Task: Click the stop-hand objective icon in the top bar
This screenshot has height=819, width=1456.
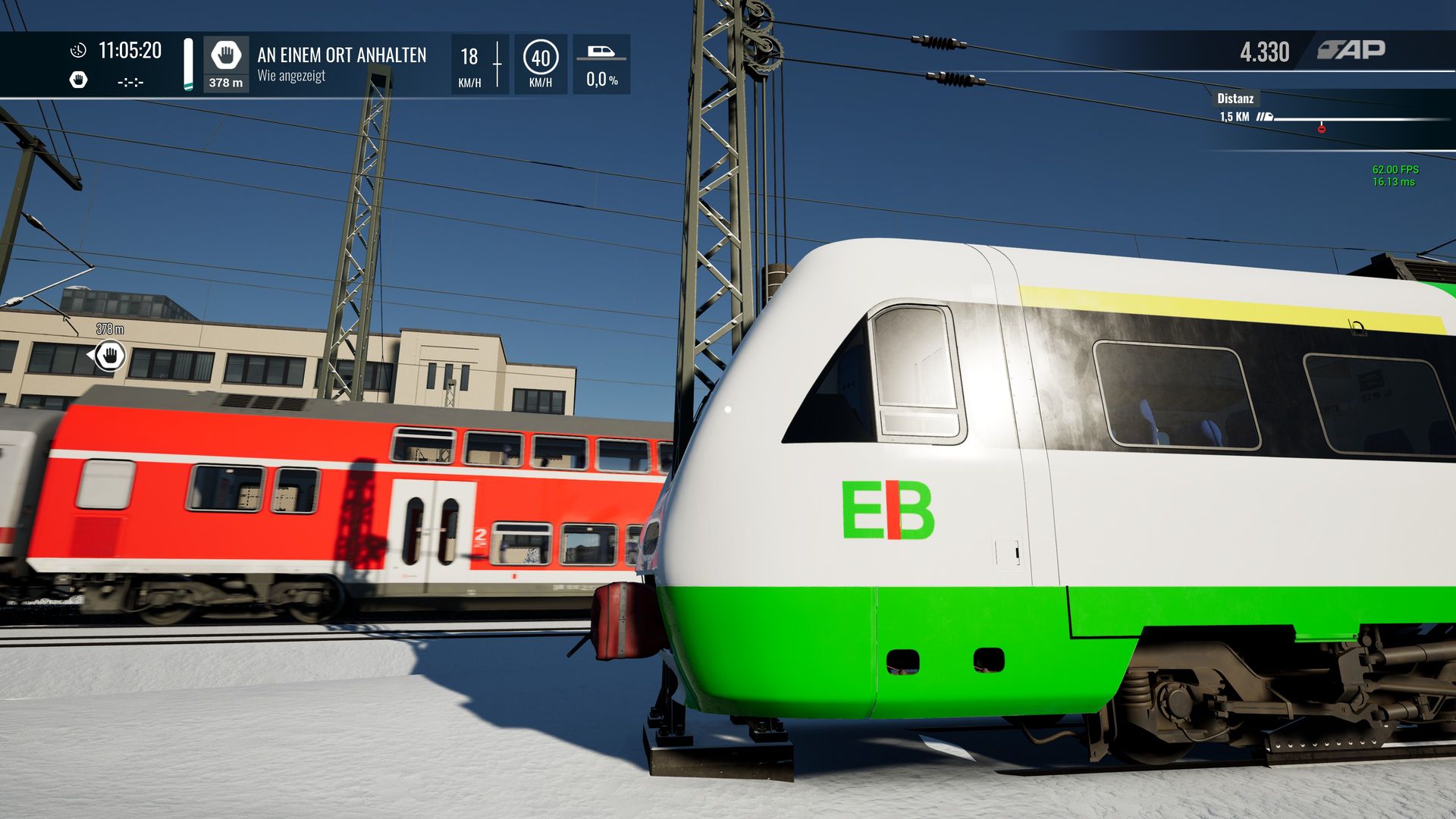Action: pyautogui.click(x=225, y=55)
